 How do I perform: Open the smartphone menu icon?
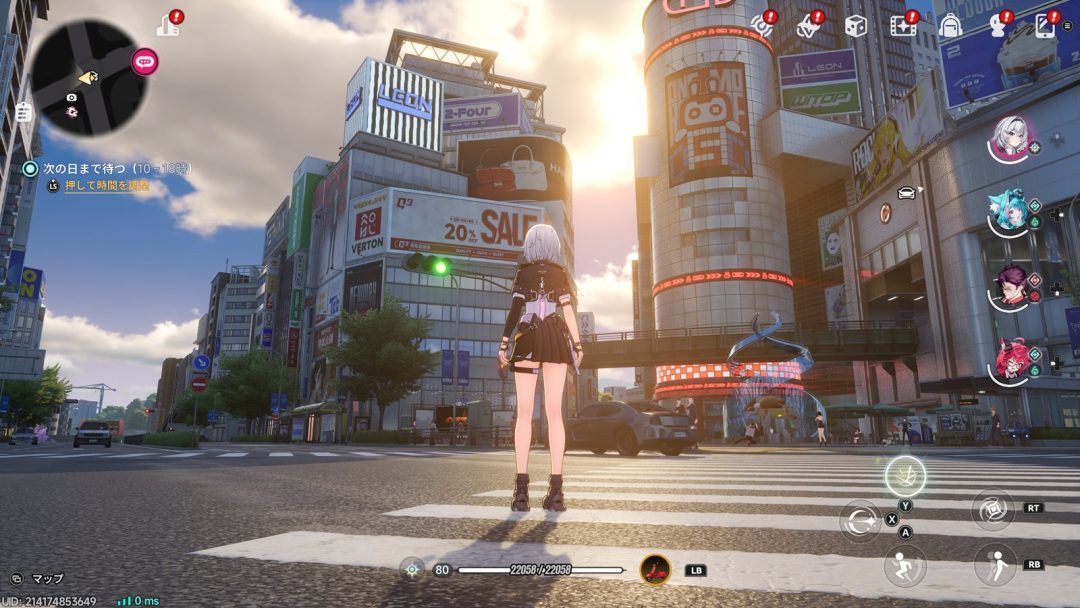[1046, 25]
